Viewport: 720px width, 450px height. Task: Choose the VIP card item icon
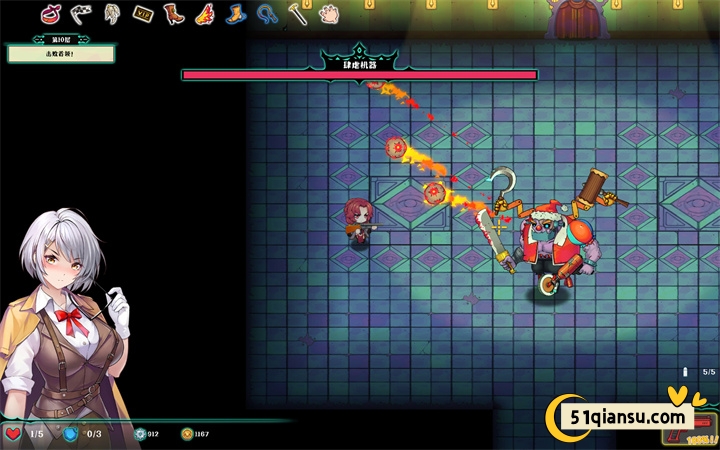coord(143,14)
